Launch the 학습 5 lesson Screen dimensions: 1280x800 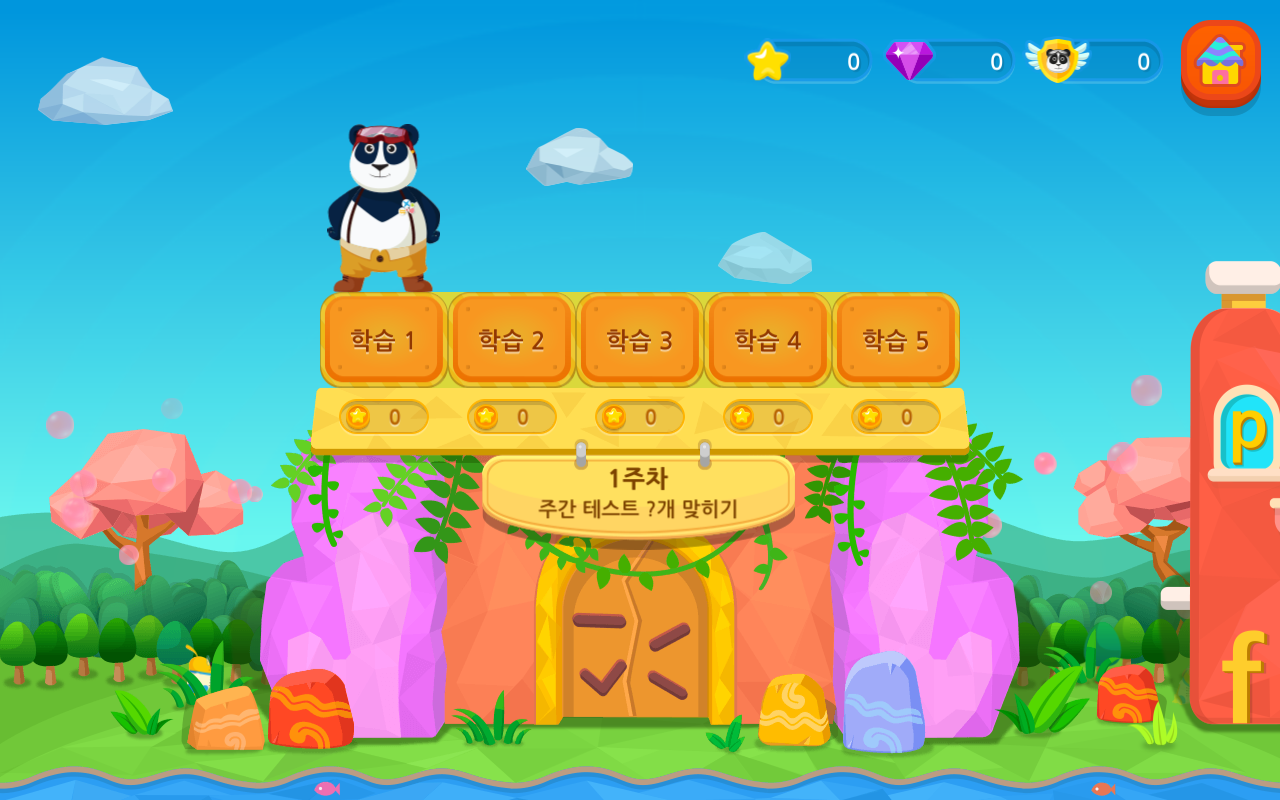click(x=896, y=340)
